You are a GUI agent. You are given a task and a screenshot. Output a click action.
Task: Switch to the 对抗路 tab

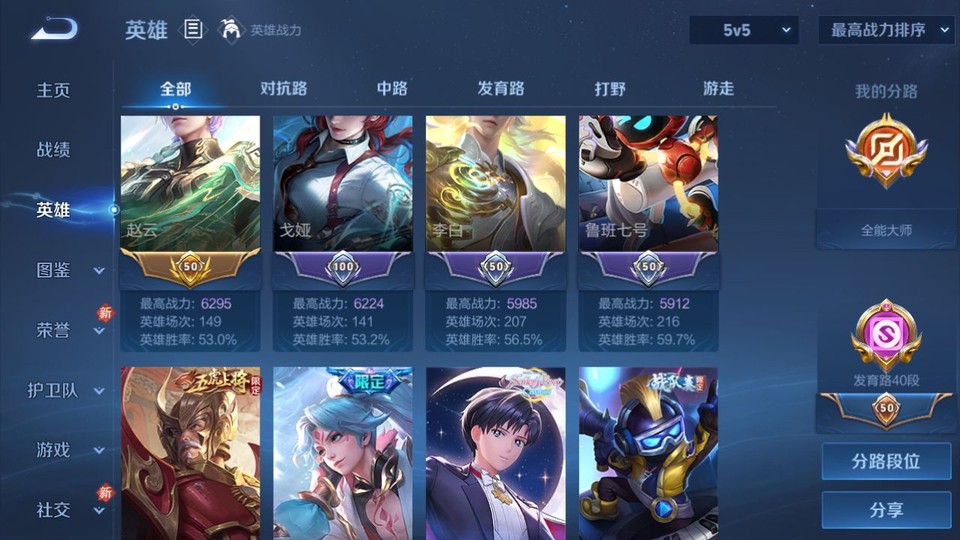[283, 89]
